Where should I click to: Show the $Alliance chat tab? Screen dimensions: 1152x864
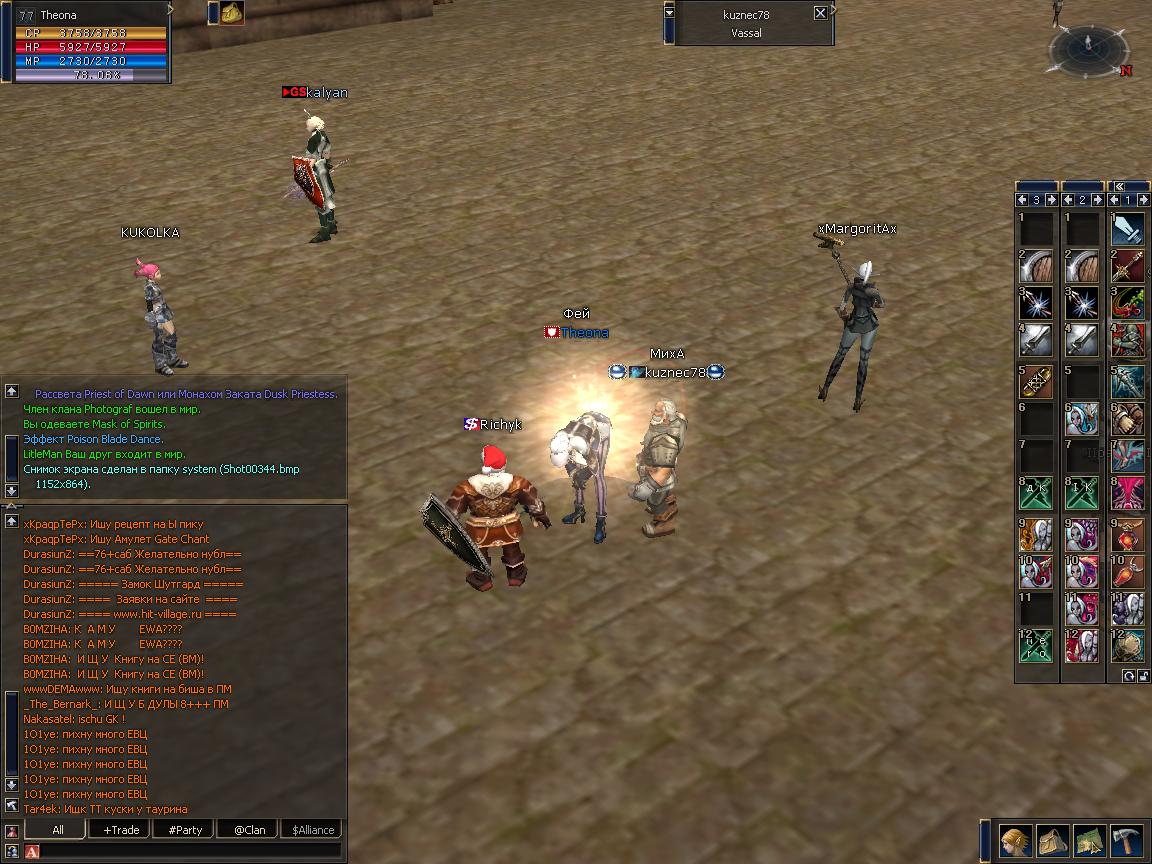(312, 829)
